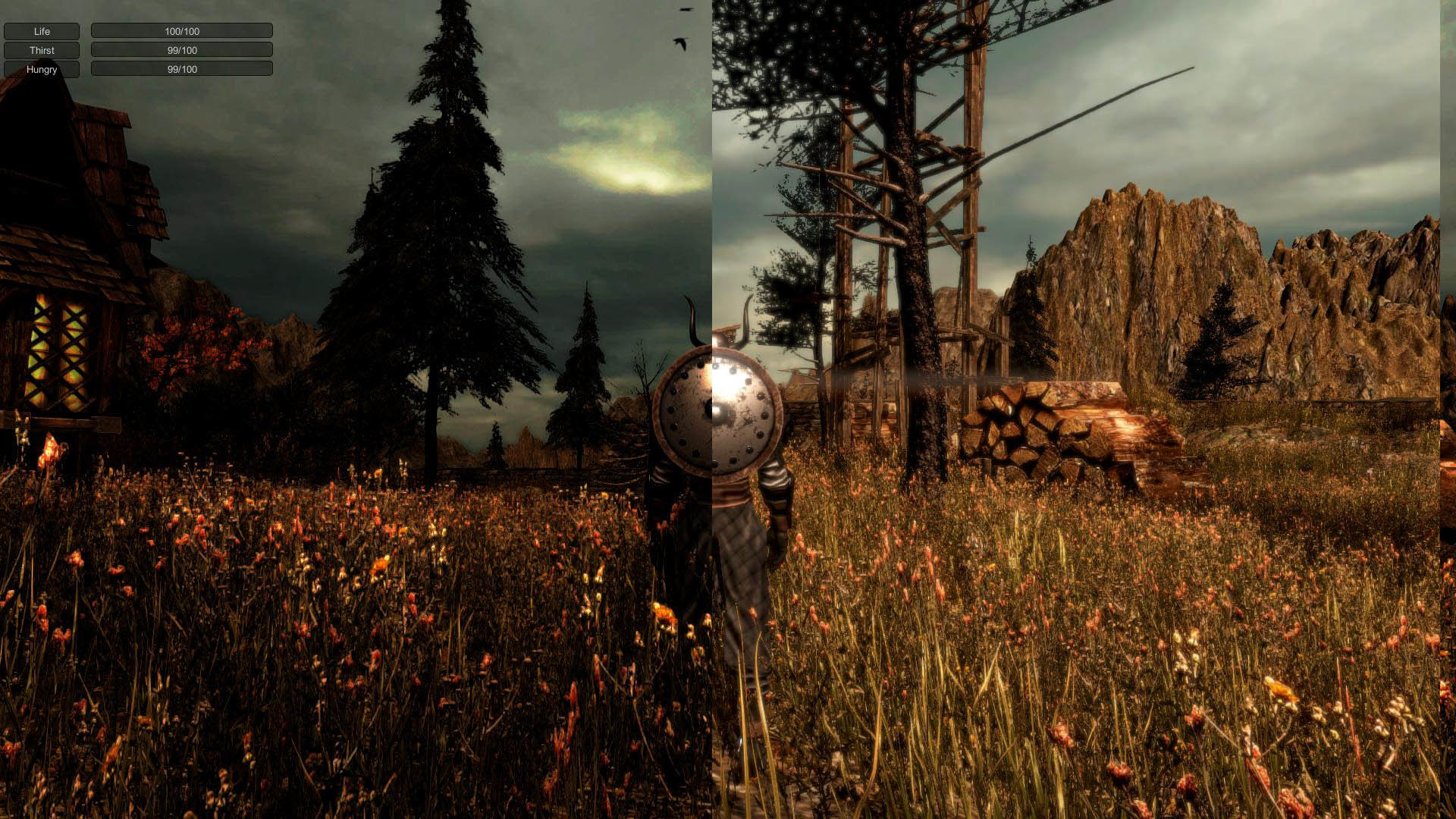Click the Life stat label
Viewport: 1456px width, 819px height.
42,31
